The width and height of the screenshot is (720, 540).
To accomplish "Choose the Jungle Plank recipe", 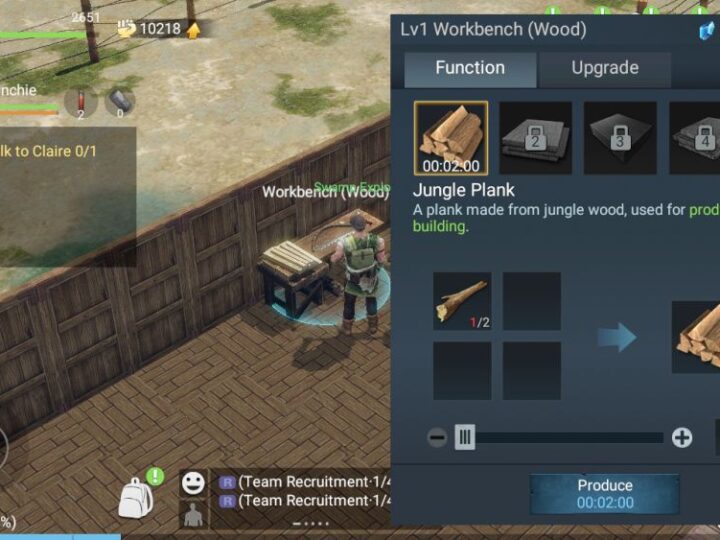I will (451, 138).
